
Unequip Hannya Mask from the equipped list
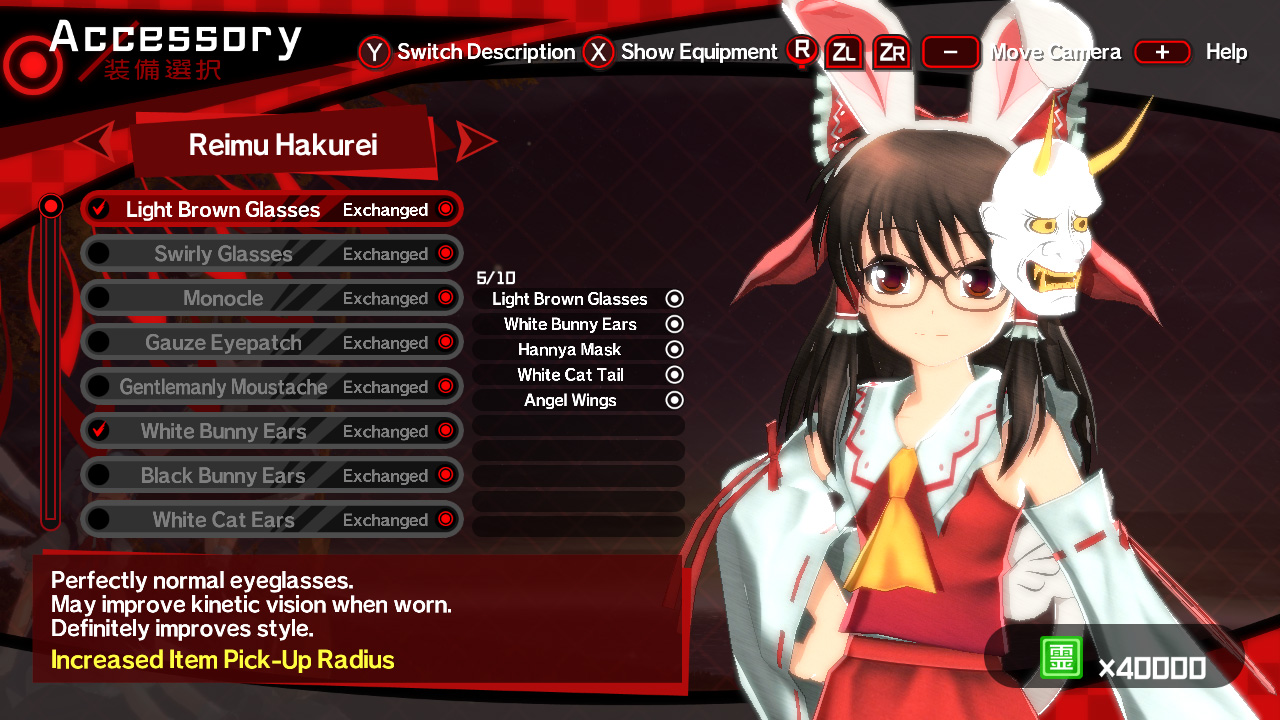[676, 349]
